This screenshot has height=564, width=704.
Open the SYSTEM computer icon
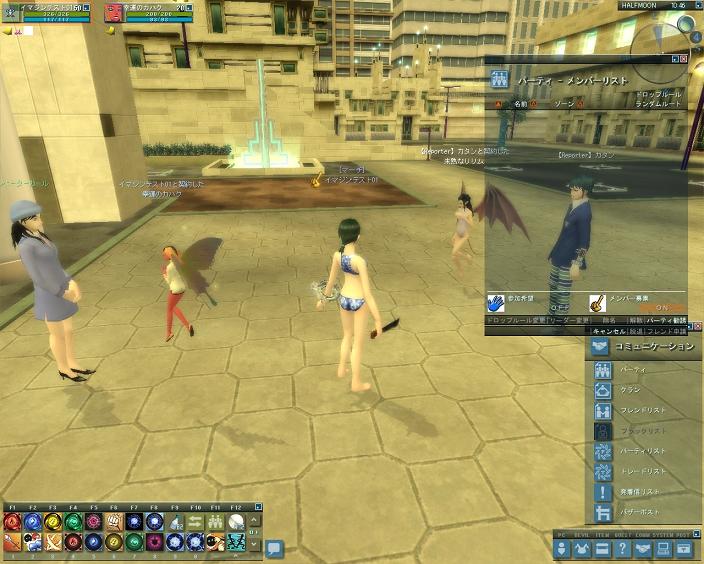[662, 548]
